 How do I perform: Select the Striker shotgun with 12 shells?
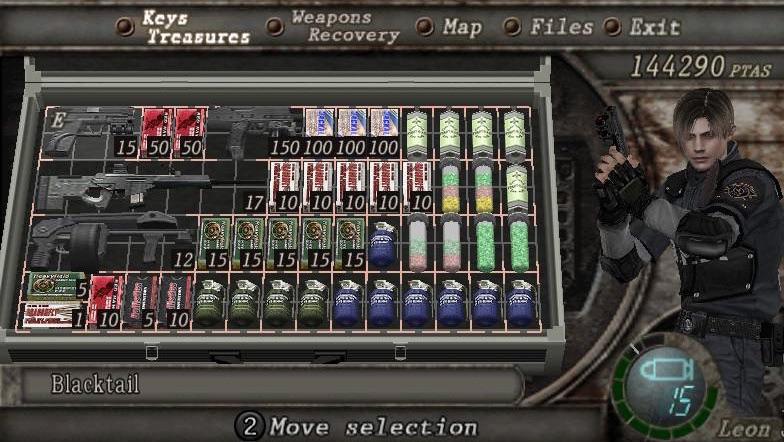click(110, 243)
